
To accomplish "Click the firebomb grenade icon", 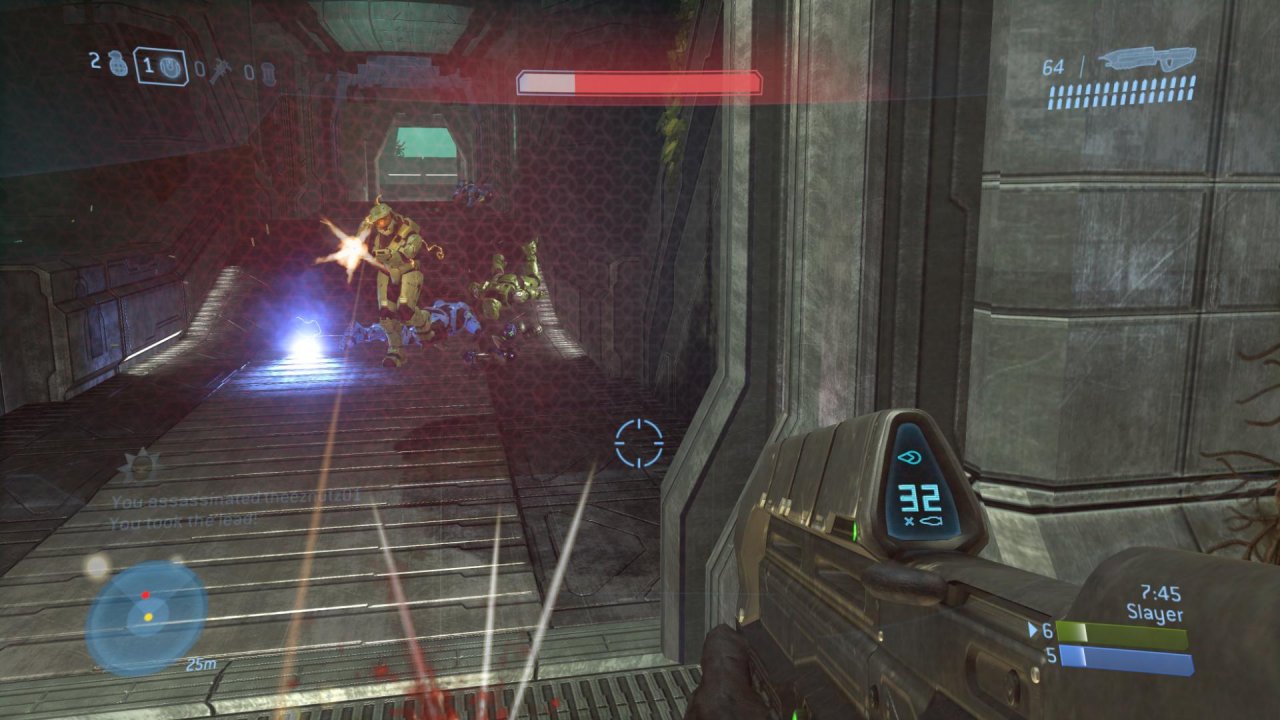I will click(x=270, y=73).
